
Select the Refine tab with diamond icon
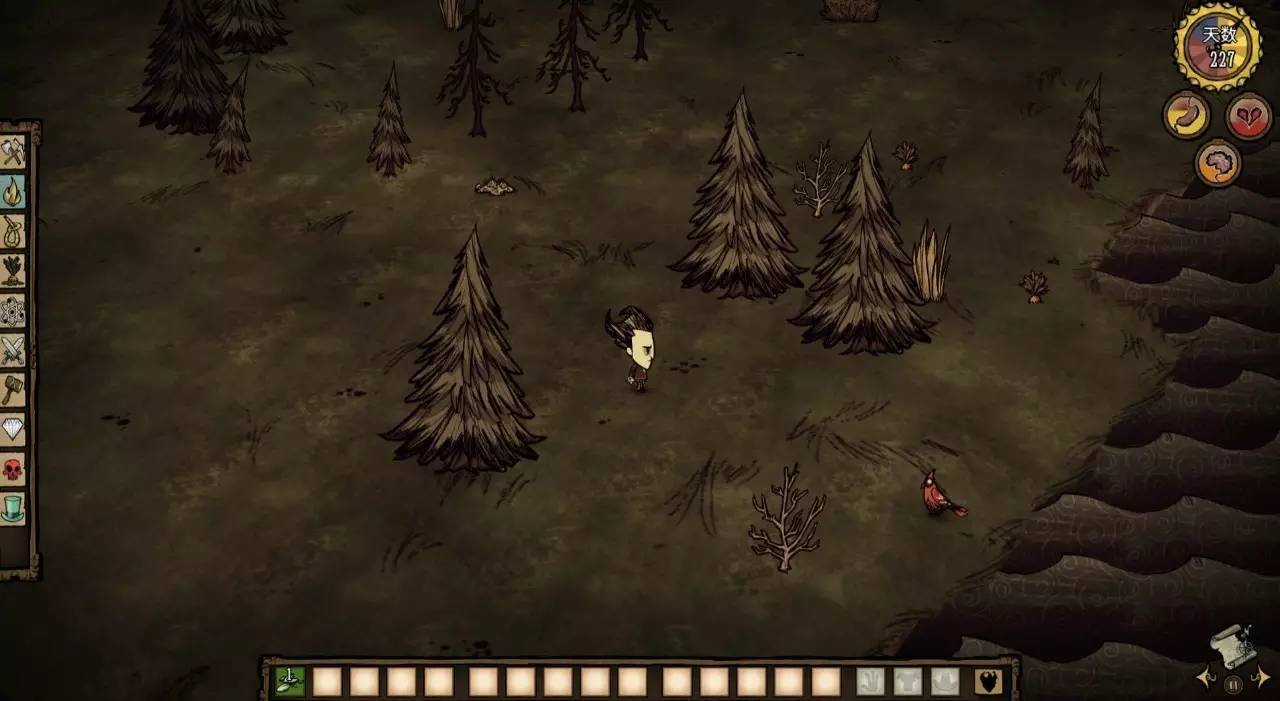(13, 428)
